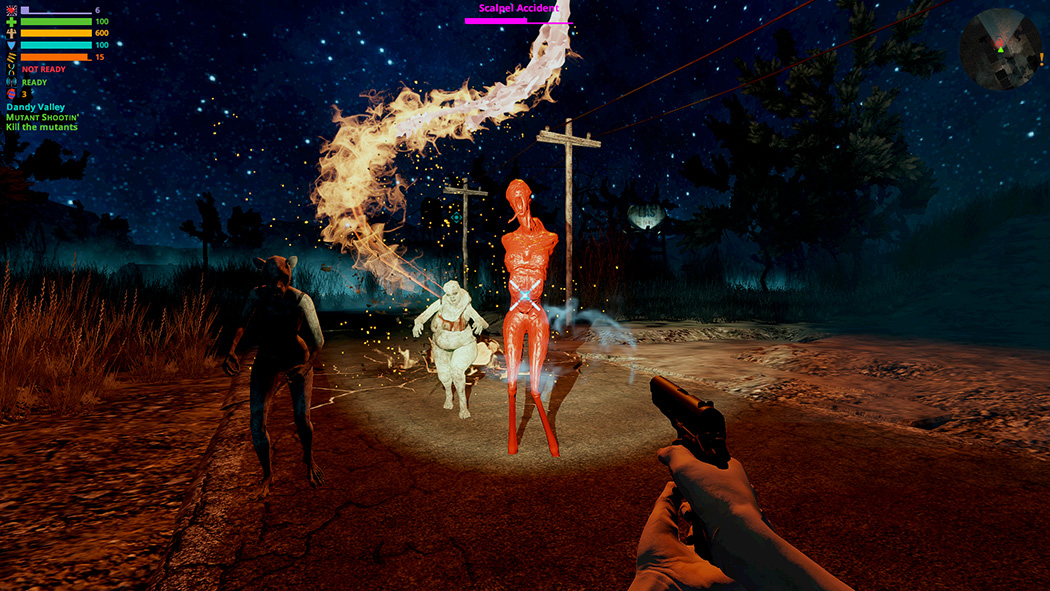Click the green cross health icon
1050x591 pixels.
pyautogui.click(x=11, y=21)
